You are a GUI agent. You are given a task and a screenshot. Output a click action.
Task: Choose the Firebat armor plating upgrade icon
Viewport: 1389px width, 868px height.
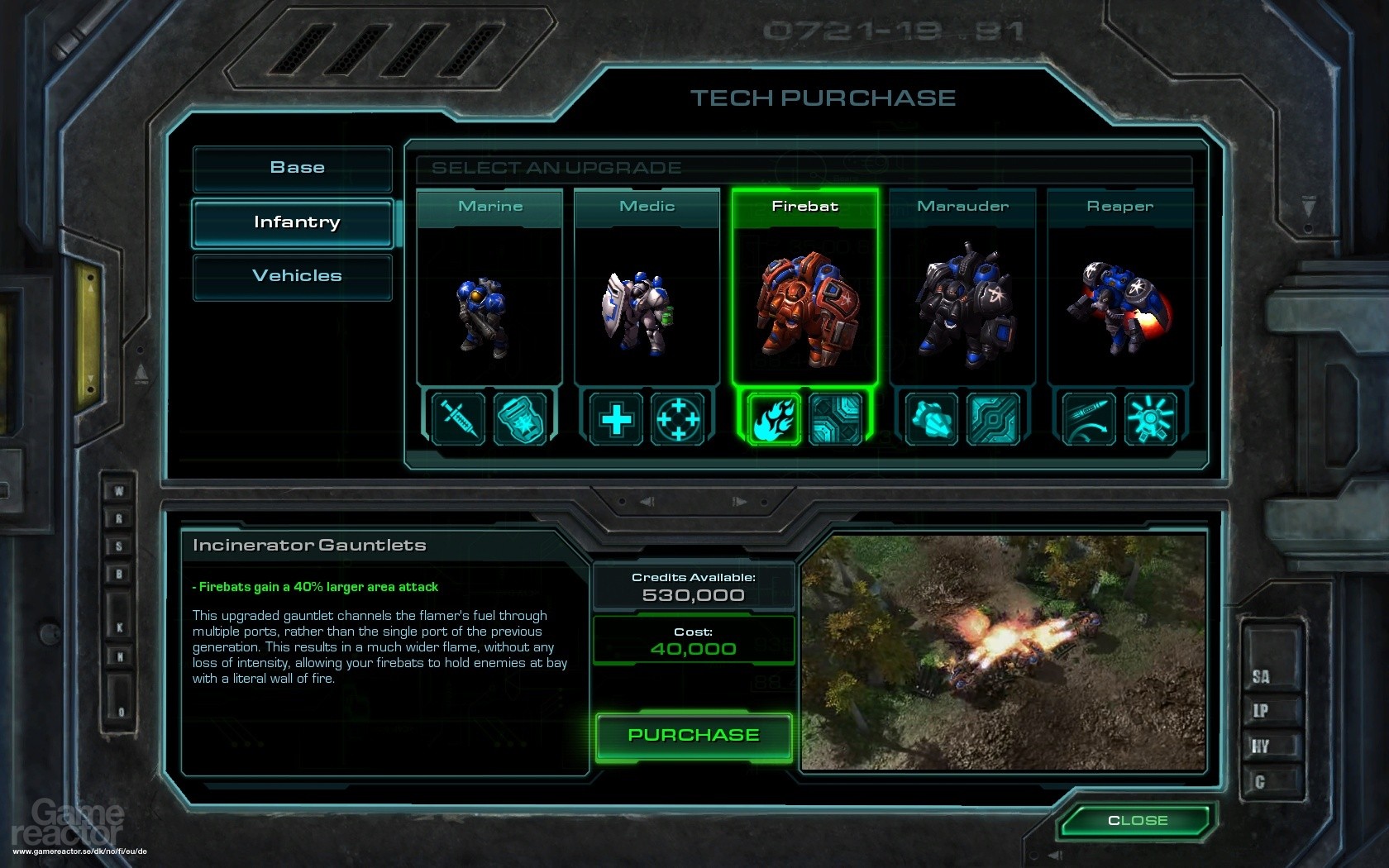point(836,418)
